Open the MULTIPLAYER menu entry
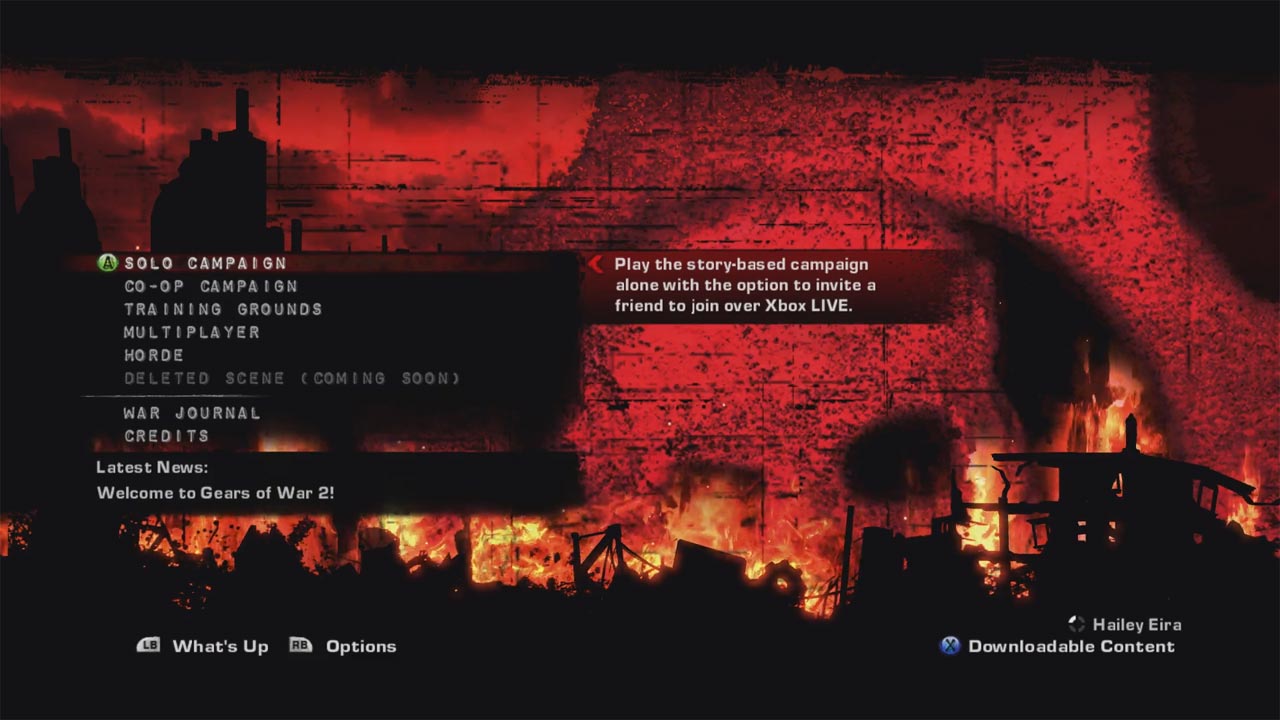1280x720 pixels. point(191,332)
